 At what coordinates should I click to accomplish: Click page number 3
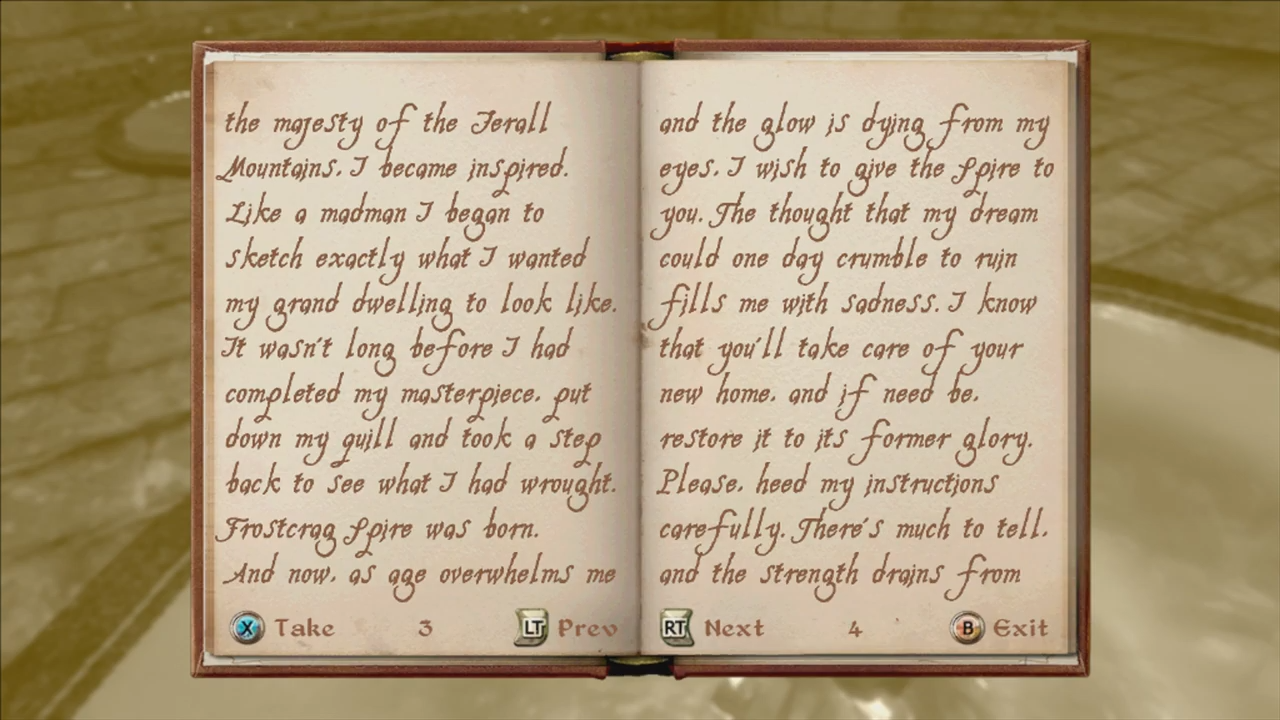(424, 628)
